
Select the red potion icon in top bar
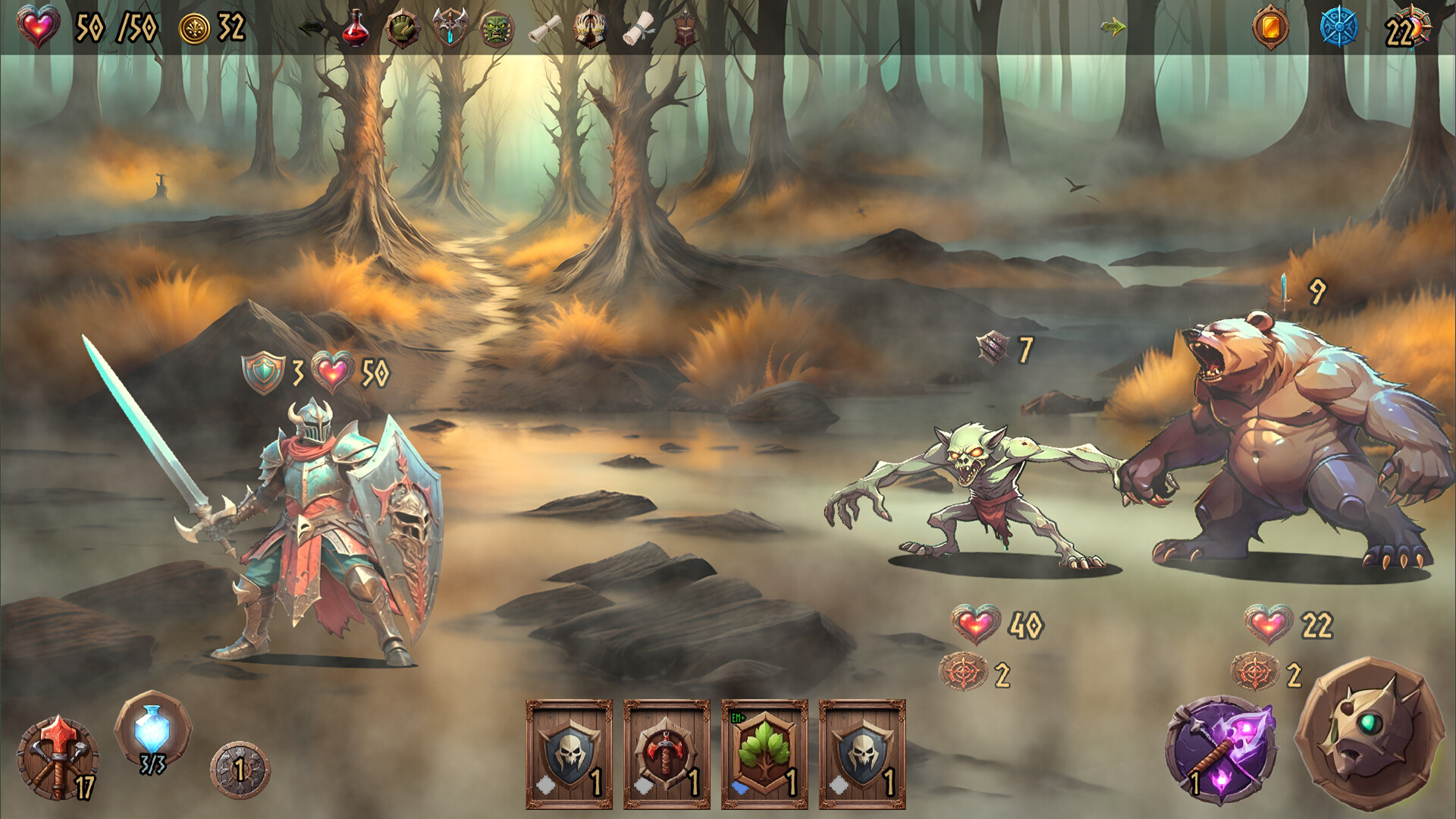point(355,29)
